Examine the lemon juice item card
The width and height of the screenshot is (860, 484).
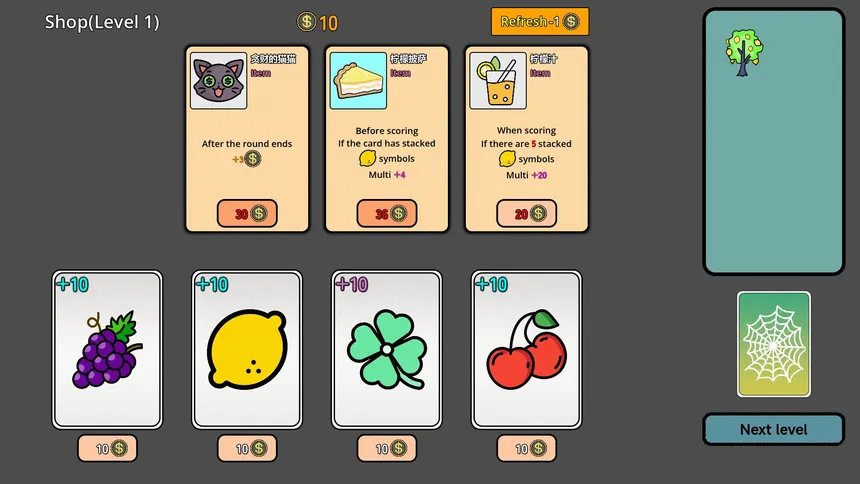pos(527,130)
